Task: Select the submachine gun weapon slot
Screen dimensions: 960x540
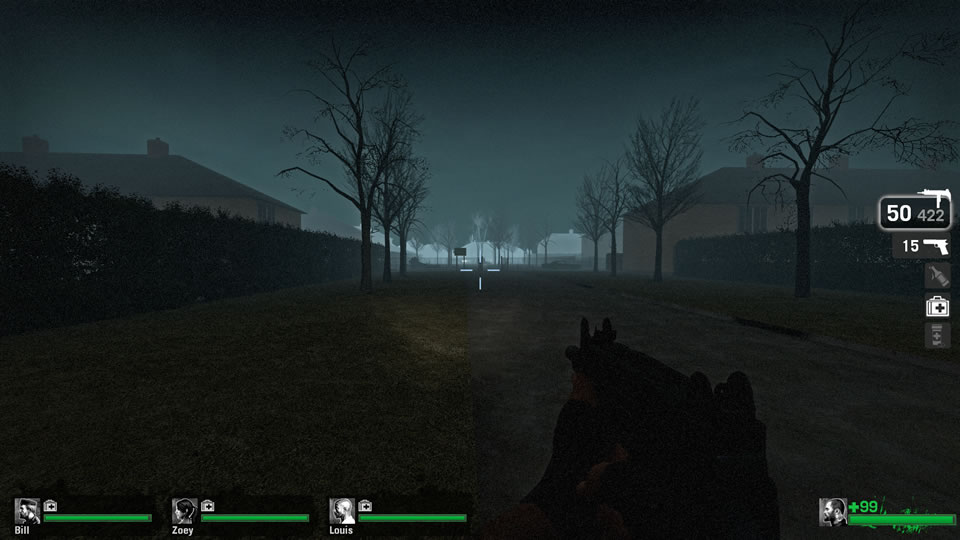Action: tap(915, 212)
